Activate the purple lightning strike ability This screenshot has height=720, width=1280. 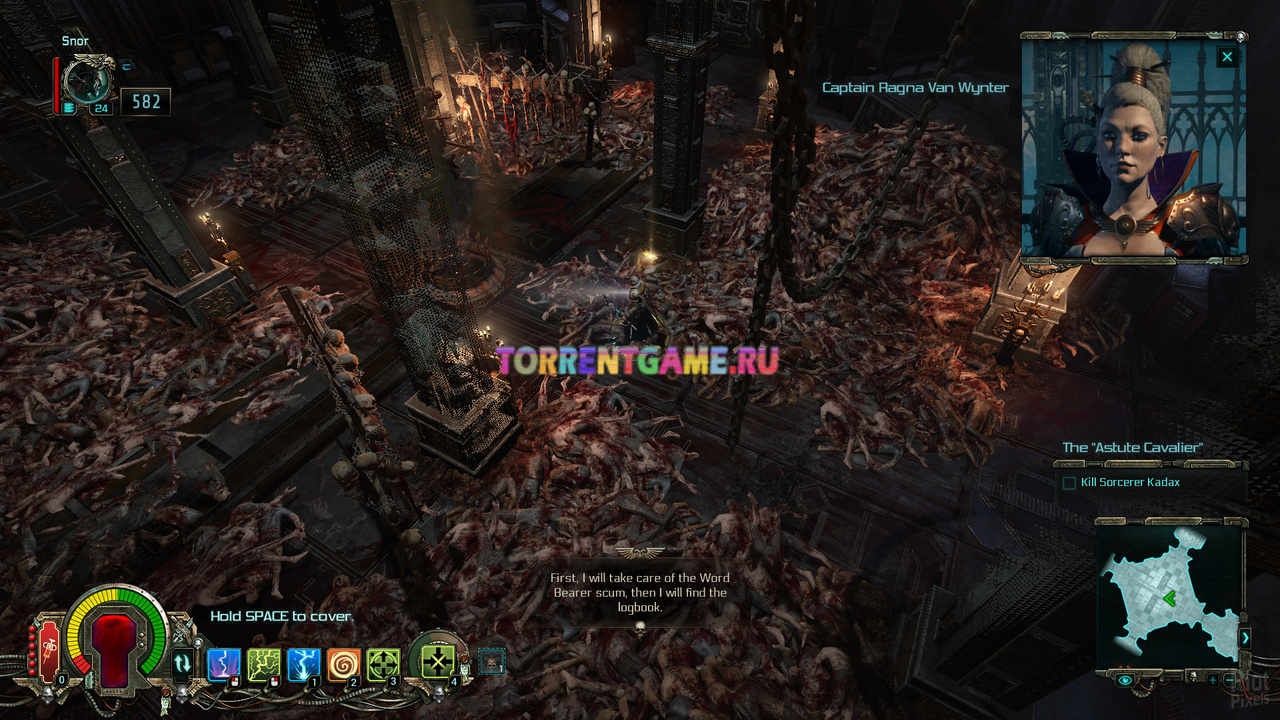click(222, 664)
